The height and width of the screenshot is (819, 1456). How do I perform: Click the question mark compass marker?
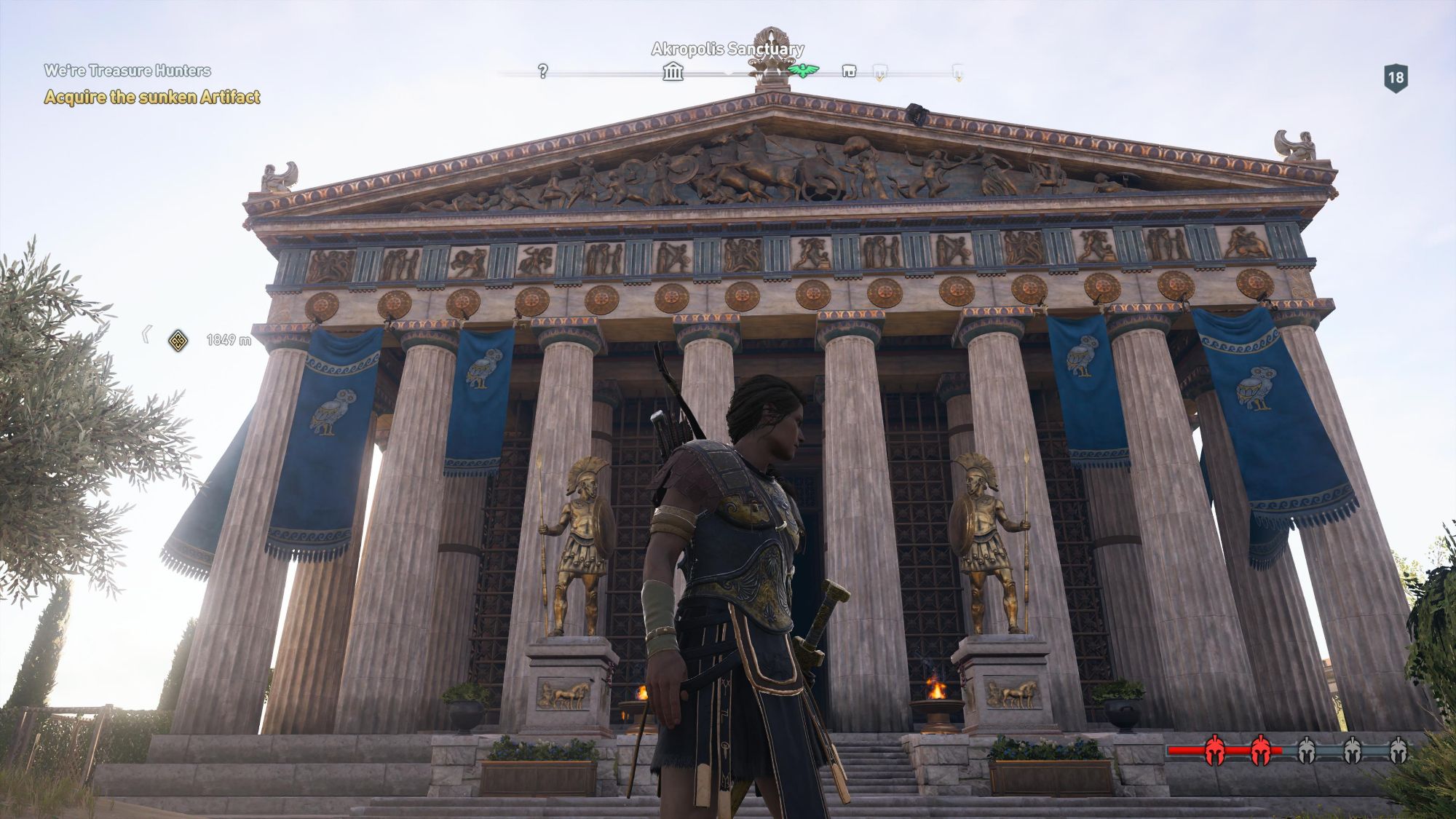coord(542,71)
